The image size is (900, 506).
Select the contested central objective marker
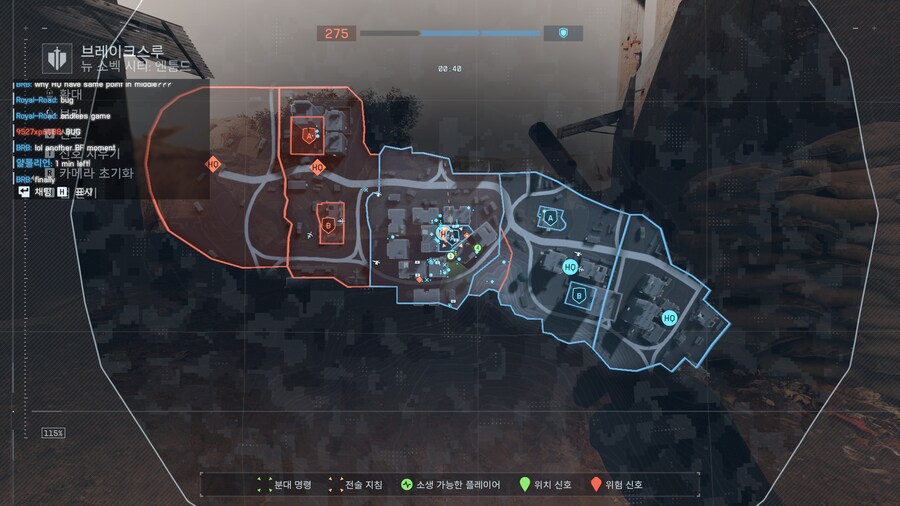pos(447,235)
